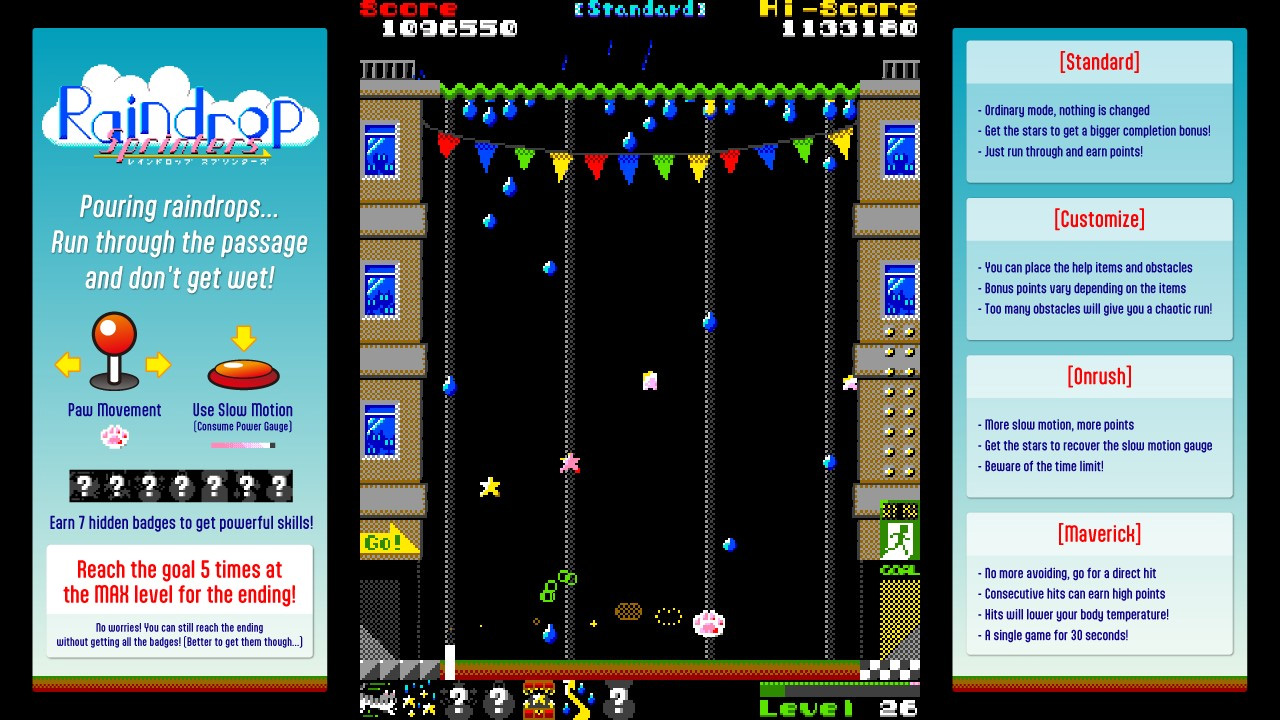
Task: Click the treasure chest item icon
Action: click(x=538, y=700)
